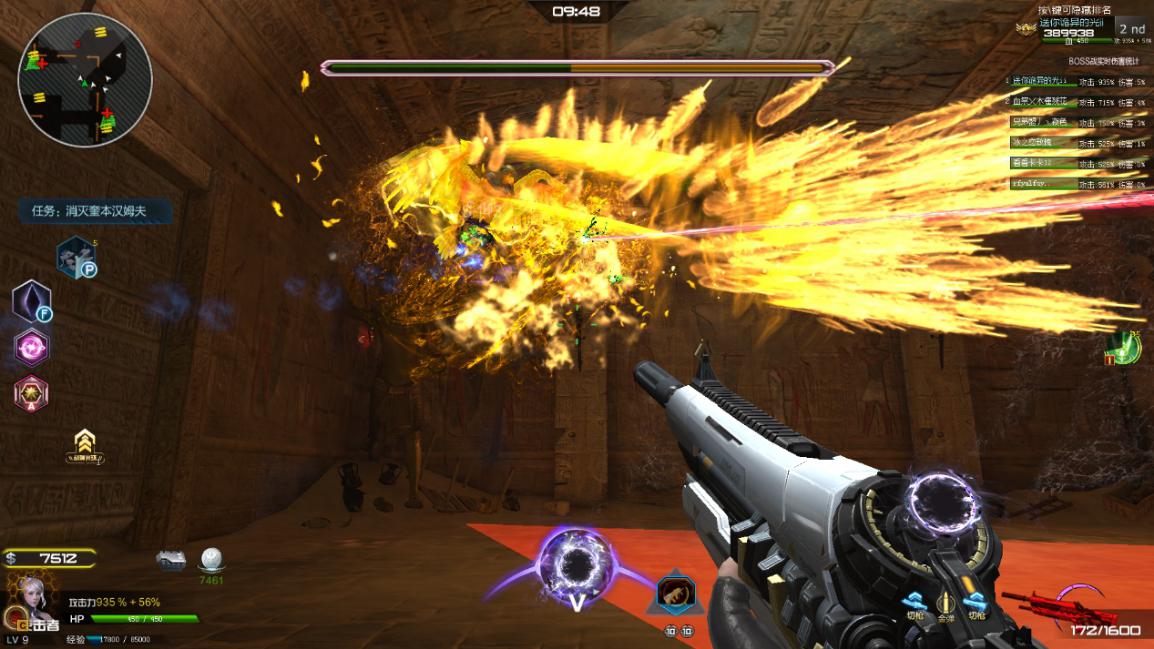The image size is (1154, 649).
Task: Select the bottom row of damage ranking
Action: pos(1076,184)
